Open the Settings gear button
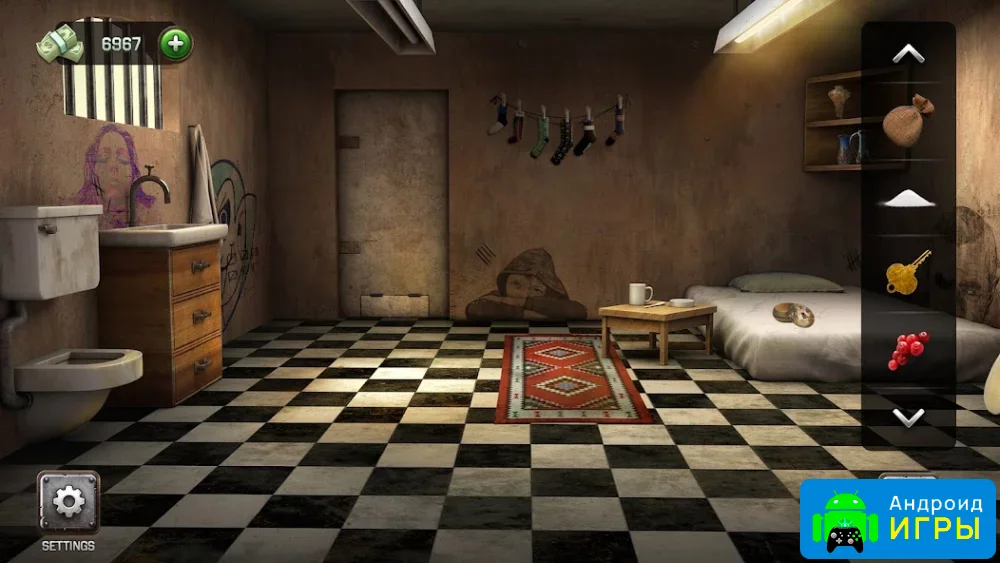This screenshot has height=563, width=1000. (69, 502)
